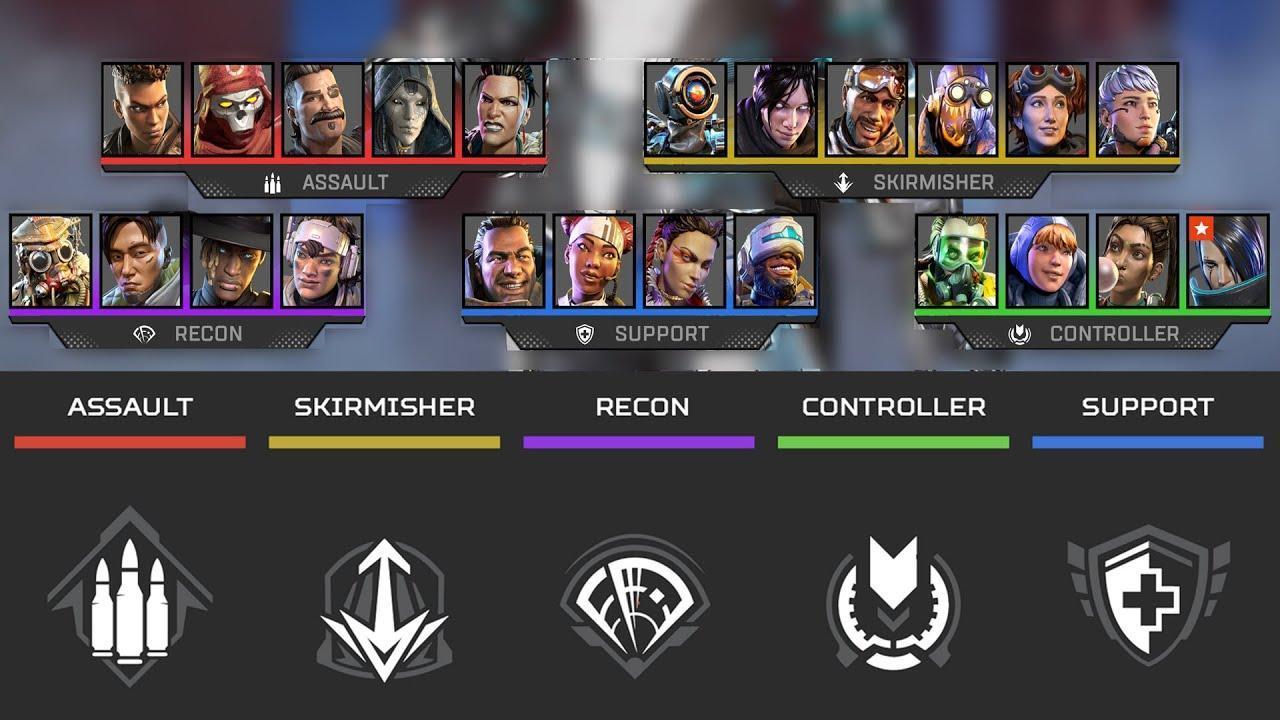
Task: Select Bangalore in the Assault row
Action: pyautogui.click(x=142, y=110)
